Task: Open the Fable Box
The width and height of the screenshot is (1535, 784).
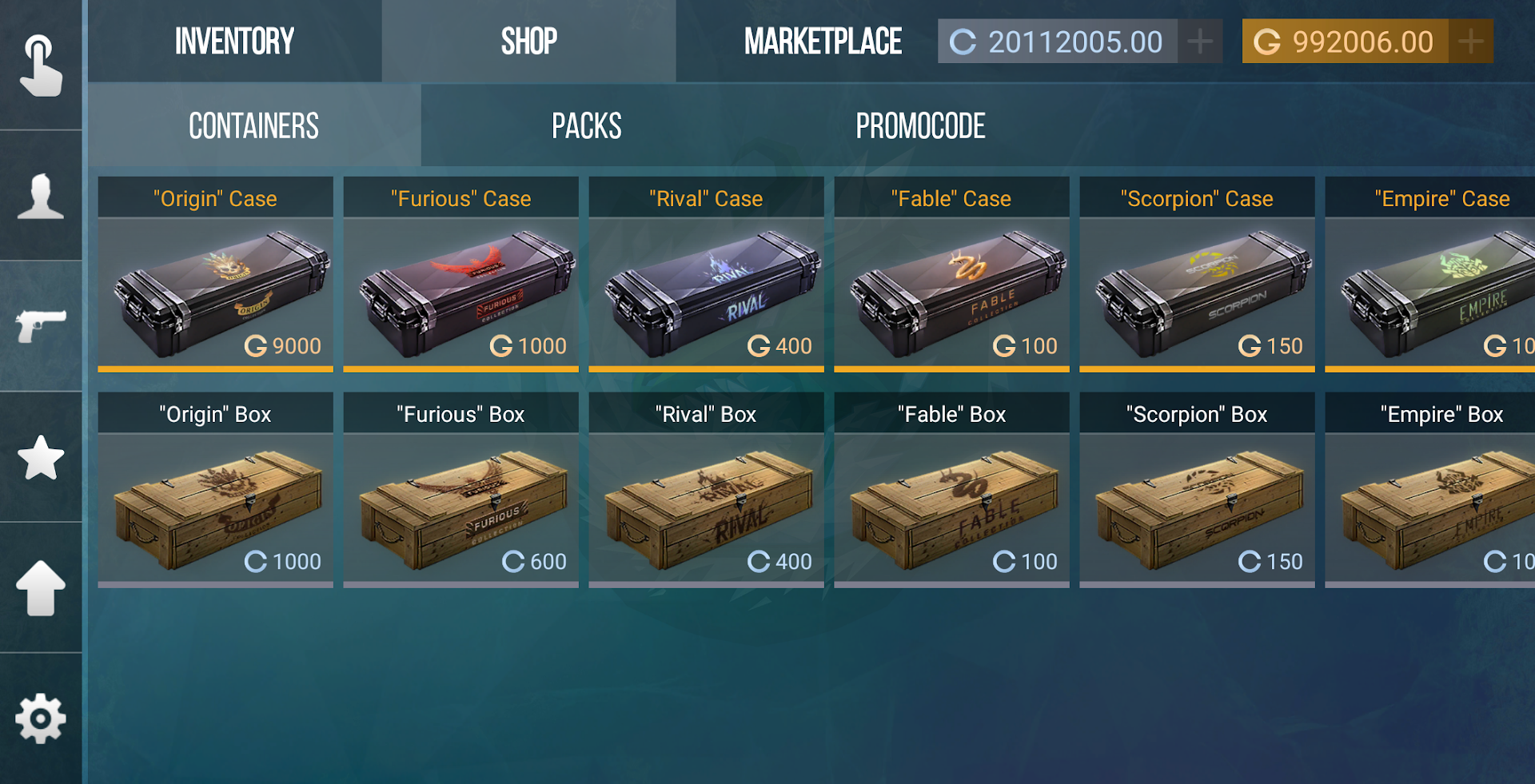Action: (951, 503)
